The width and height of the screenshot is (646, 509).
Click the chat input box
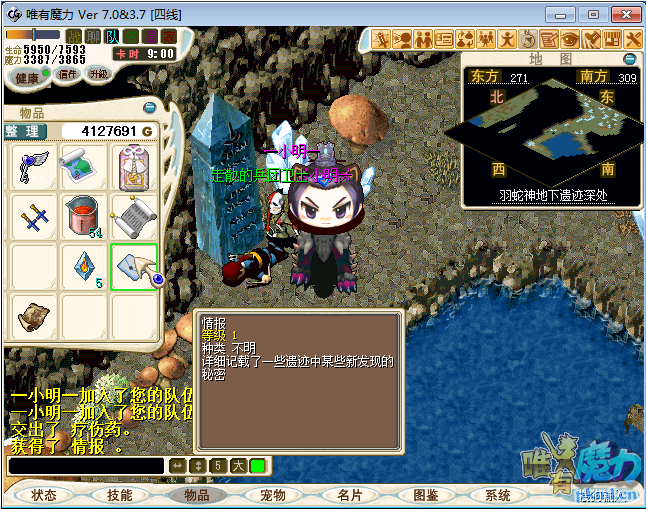tap(85, 466)
